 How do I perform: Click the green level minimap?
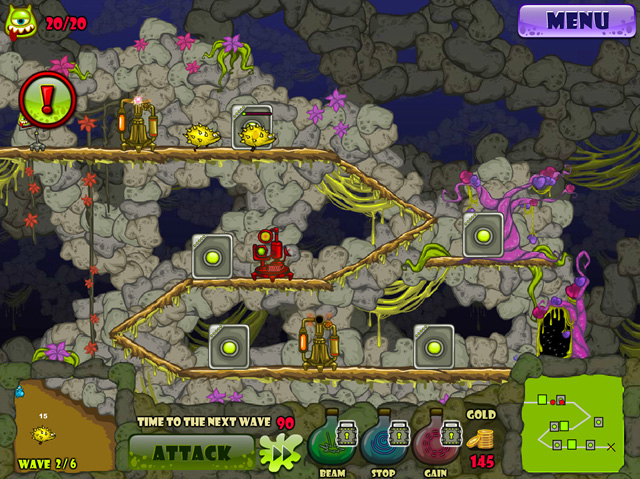tap(572, 425)
